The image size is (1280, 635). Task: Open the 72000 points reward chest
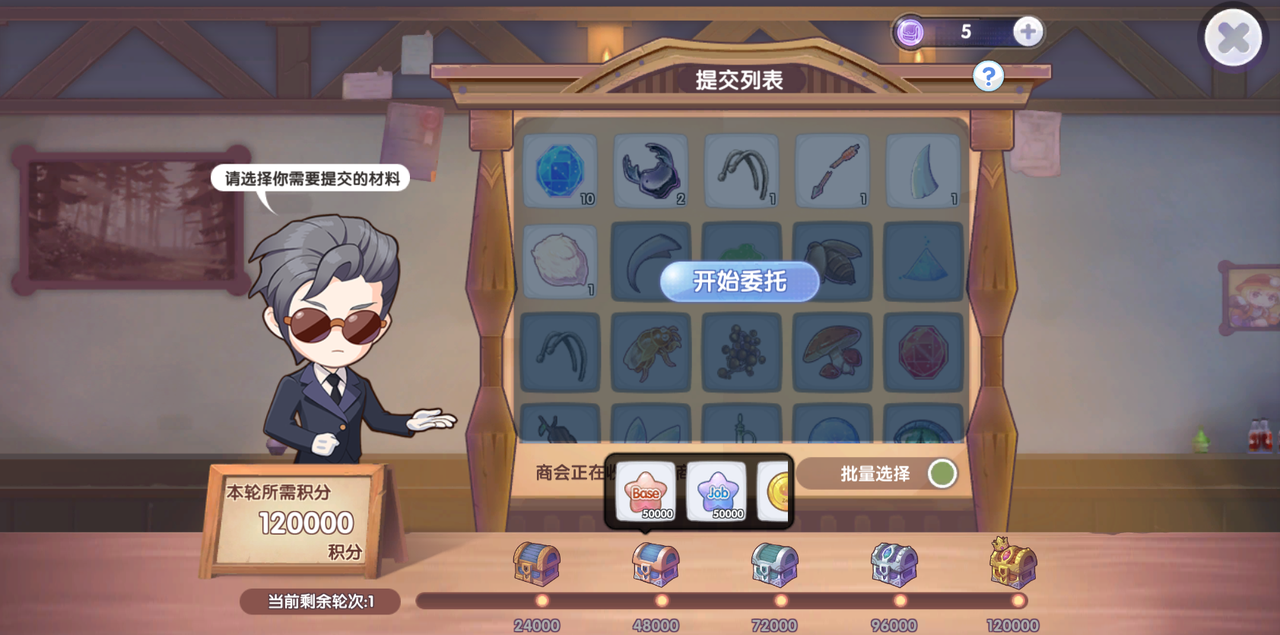pos(775,564)
